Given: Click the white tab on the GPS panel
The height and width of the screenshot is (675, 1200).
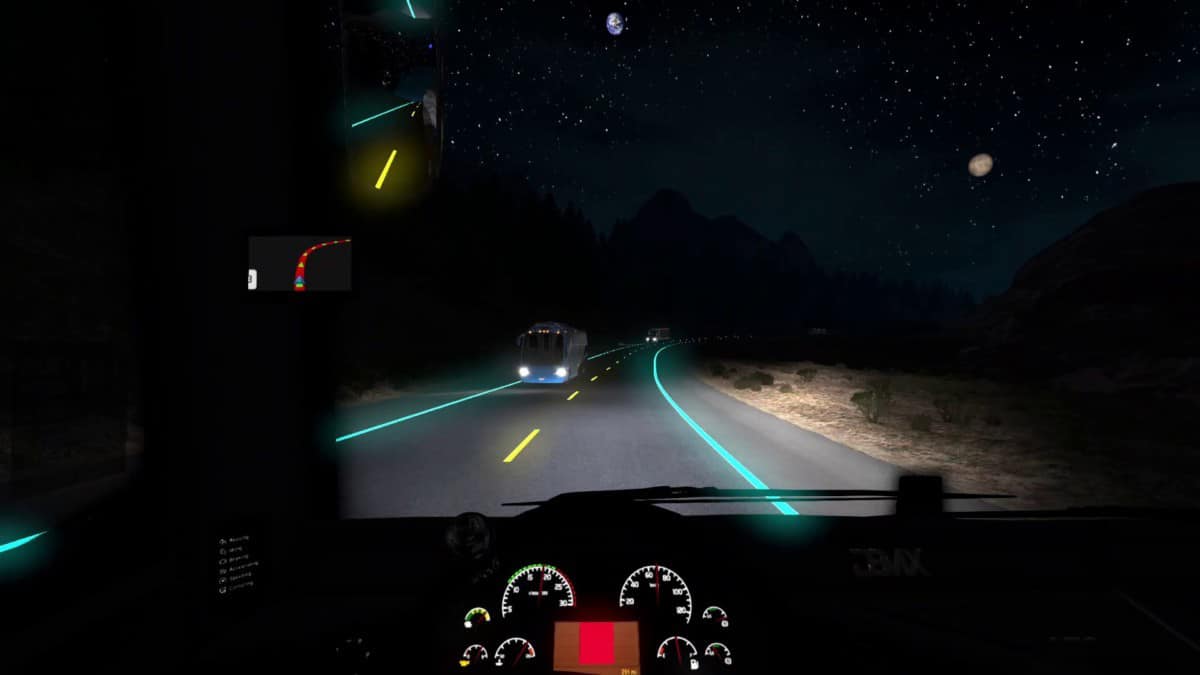Looking at the screenshot, I should tap(252, 280).
